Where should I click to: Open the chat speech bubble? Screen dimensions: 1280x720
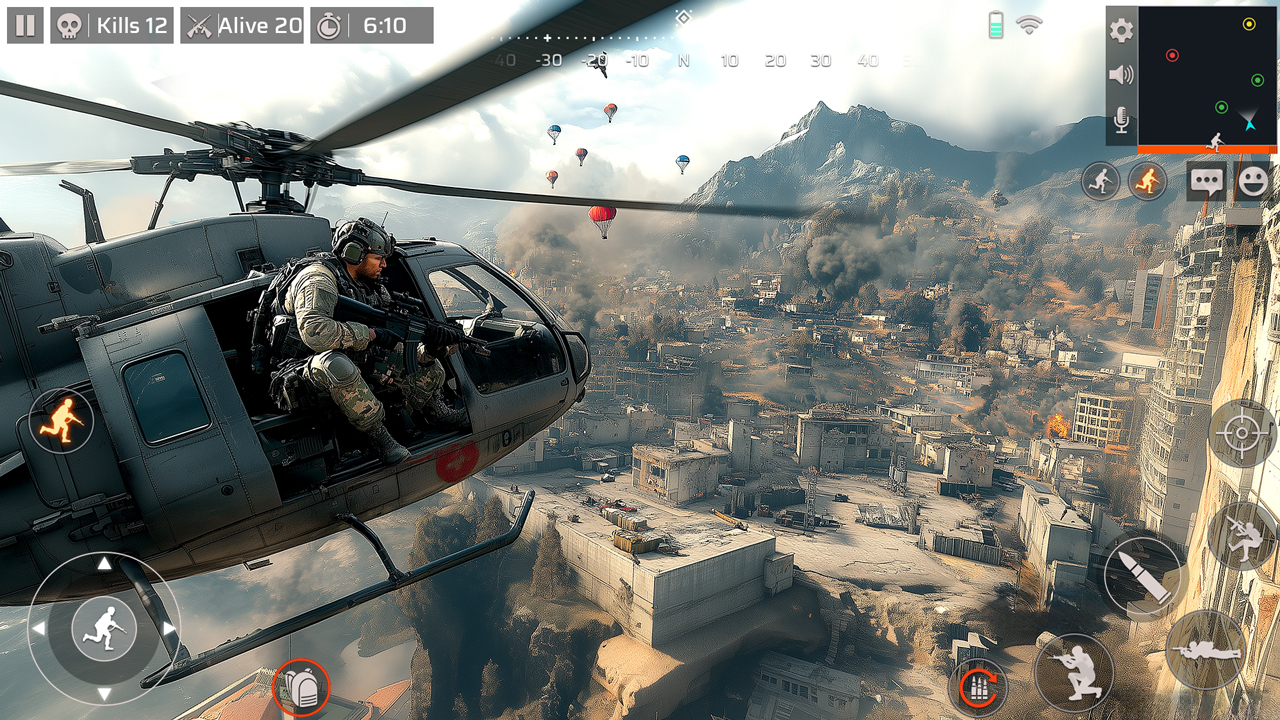pyautogui.click(x=1206, y=182)
